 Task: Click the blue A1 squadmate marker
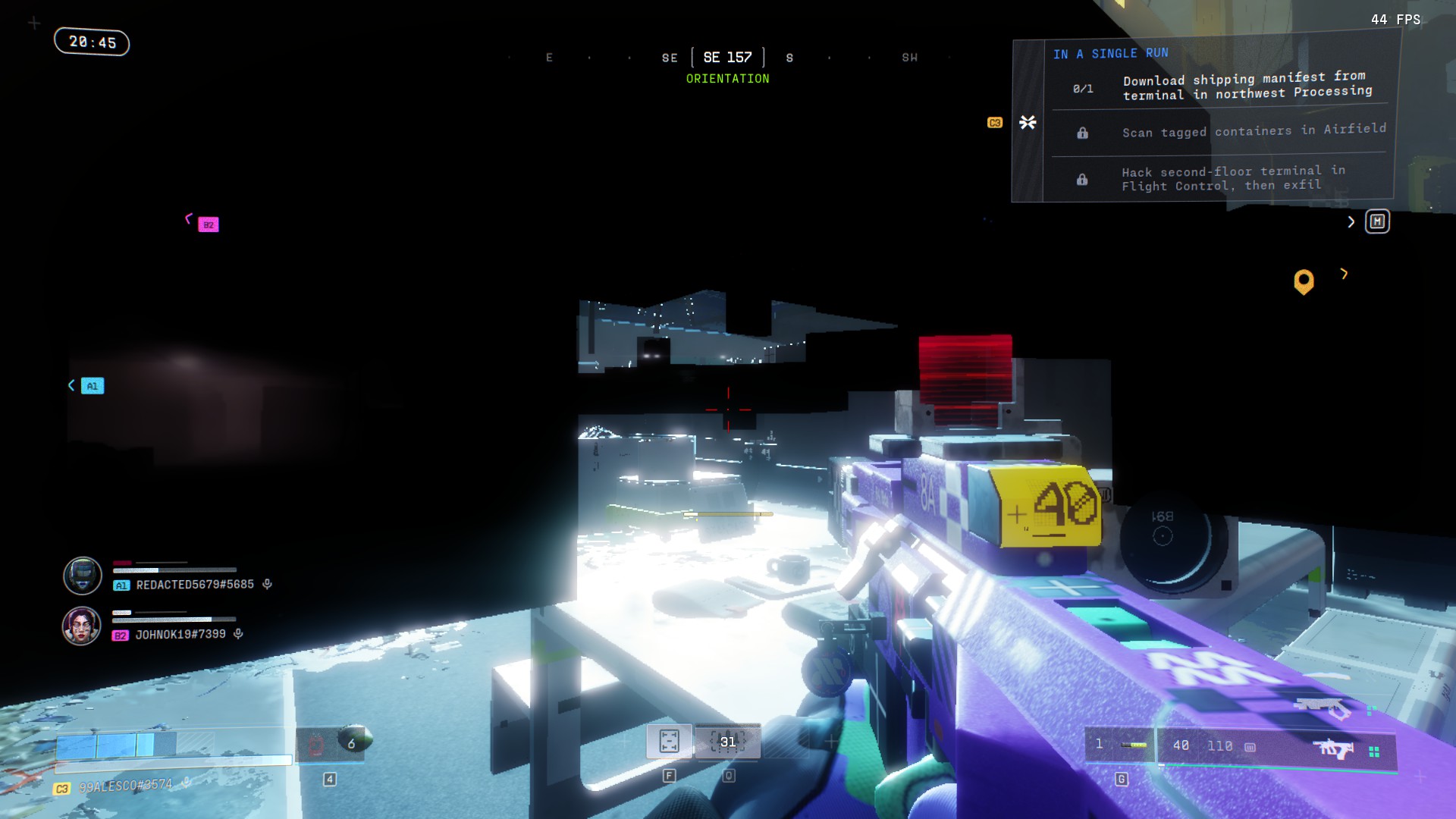pyautogui.click(x=92, y=386)
